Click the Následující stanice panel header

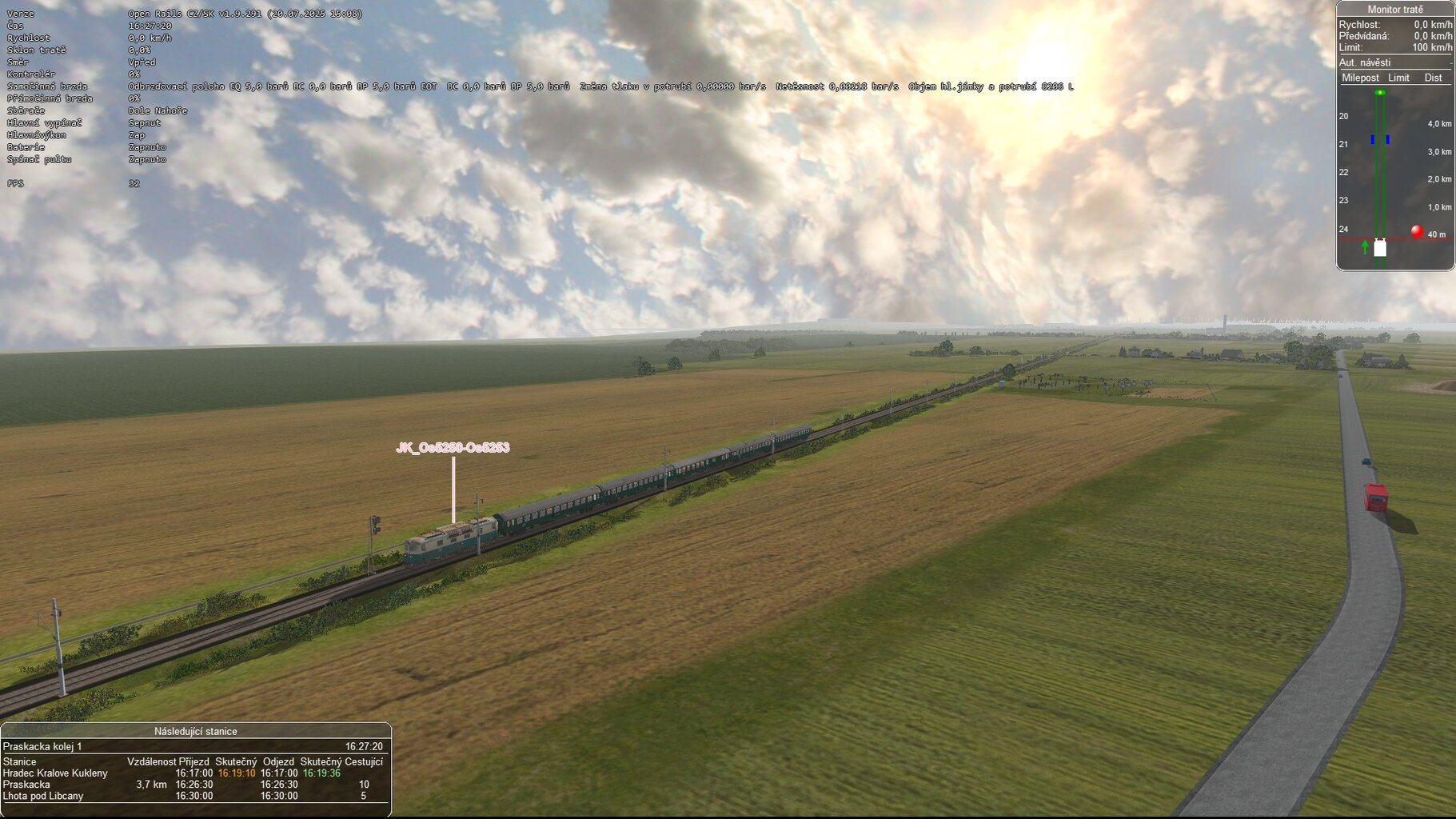coord(195,731)
